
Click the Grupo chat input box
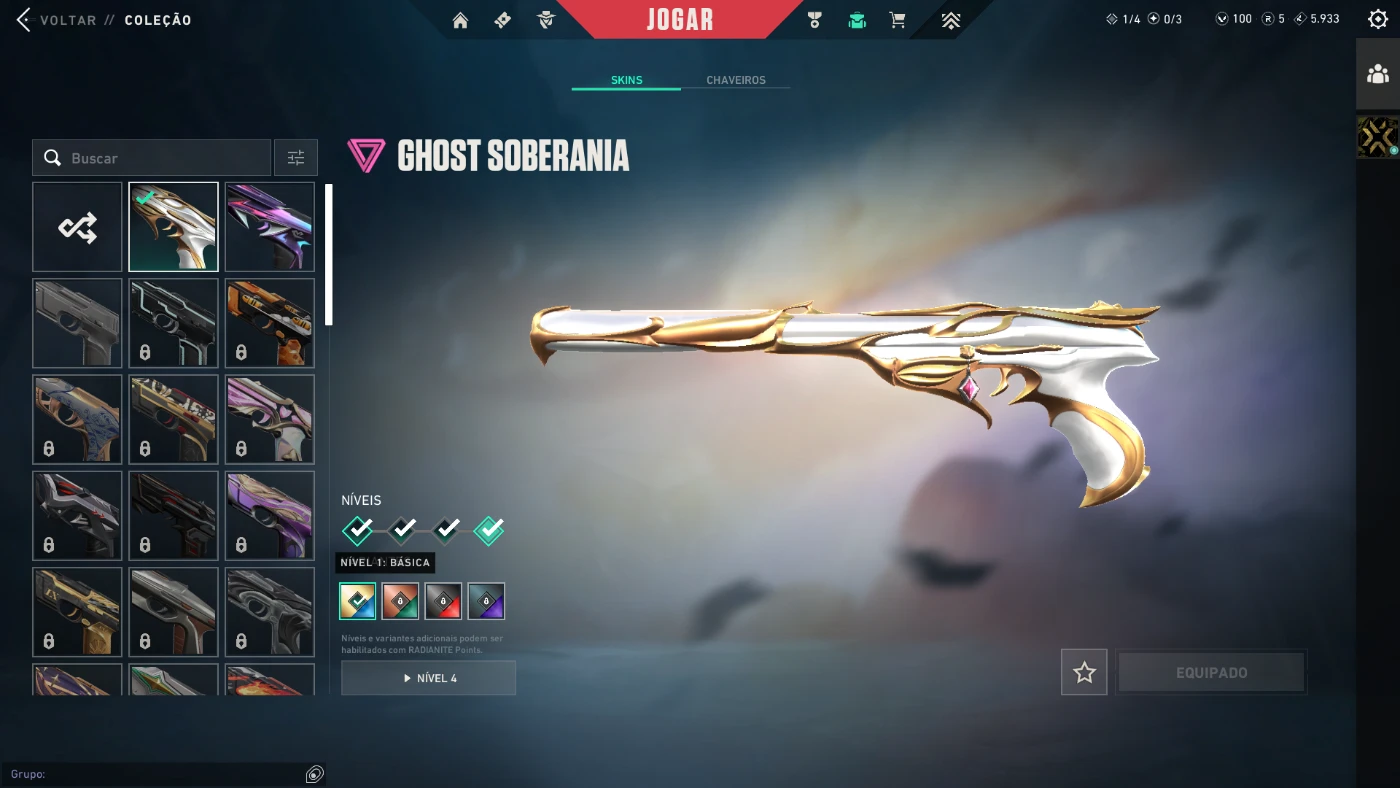(x=155, y=774)
